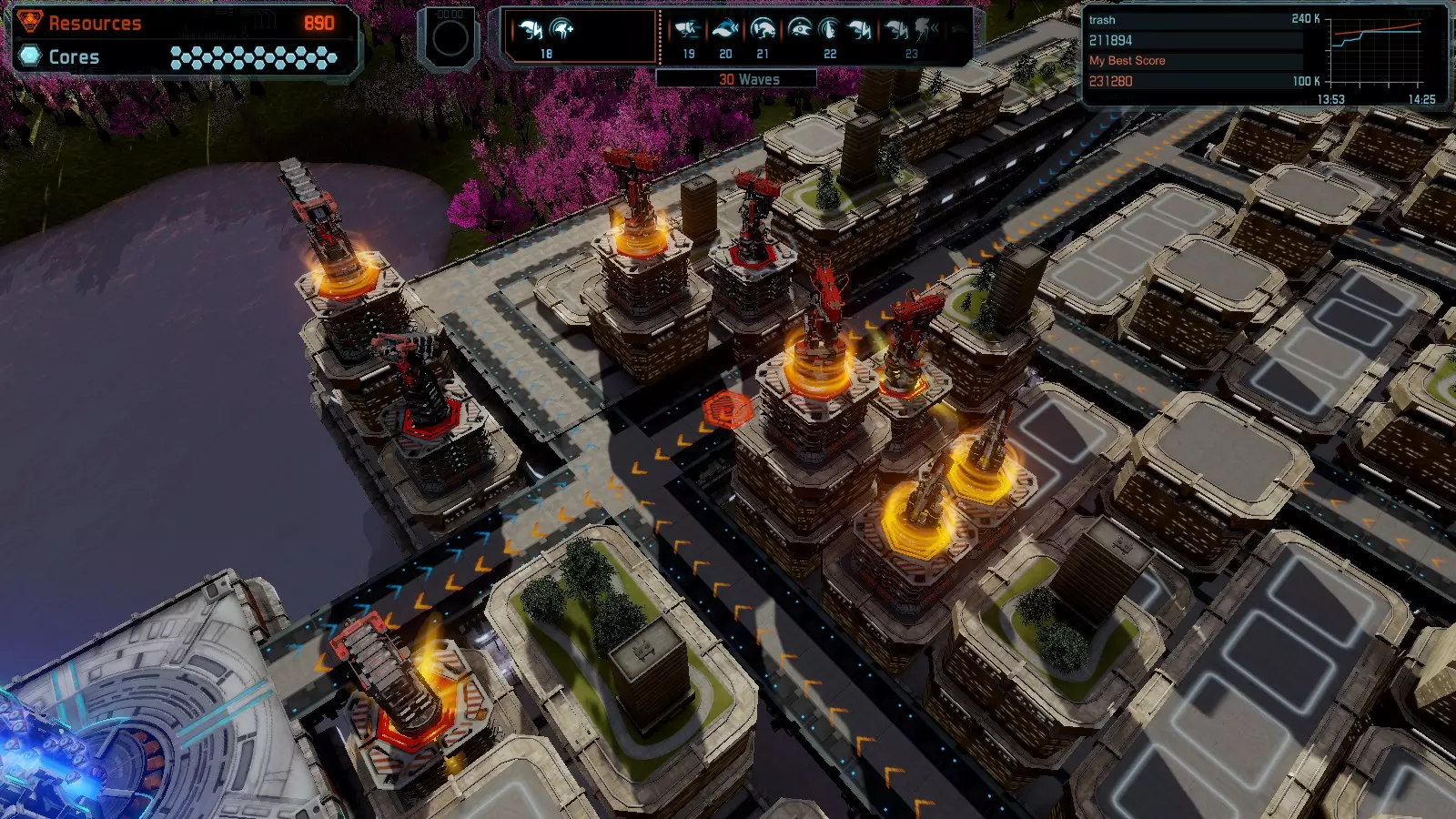The height and width of the screenshot is (819, 1456).
Task: Select the wave 21 enemy icon
Action: 763,31
